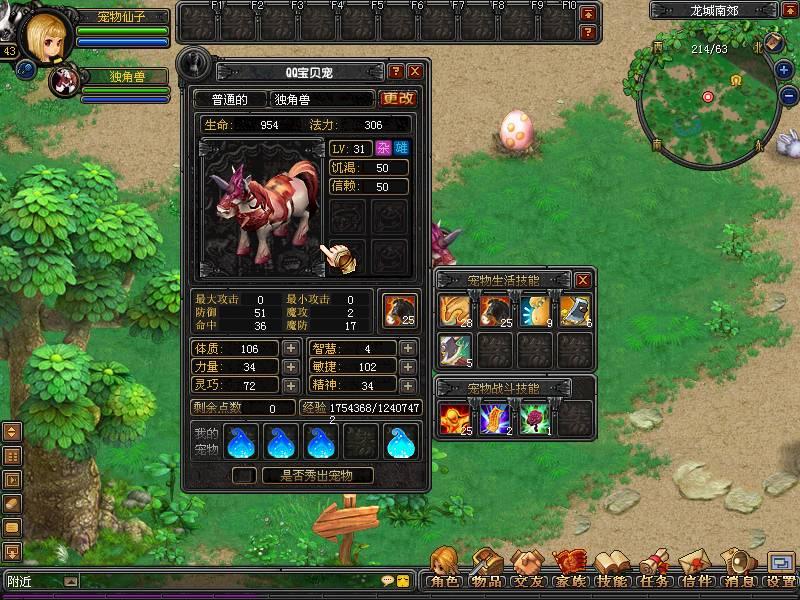Click the 更改 rename button
Viewport: 800px width, 600px height.
398,99
